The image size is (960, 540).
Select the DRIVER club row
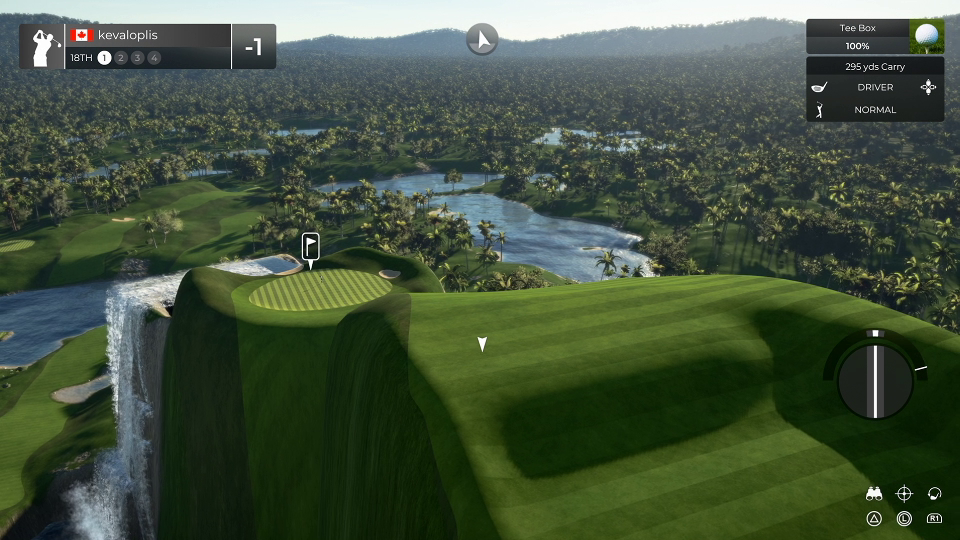pos(875,87)
